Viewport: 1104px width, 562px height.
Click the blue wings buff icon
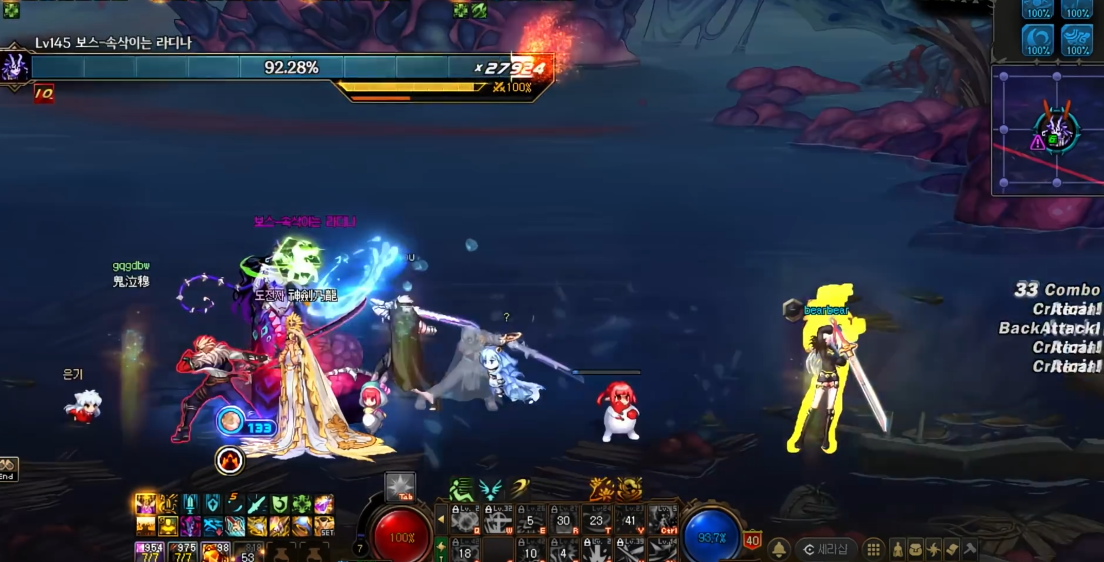(491, 490)
